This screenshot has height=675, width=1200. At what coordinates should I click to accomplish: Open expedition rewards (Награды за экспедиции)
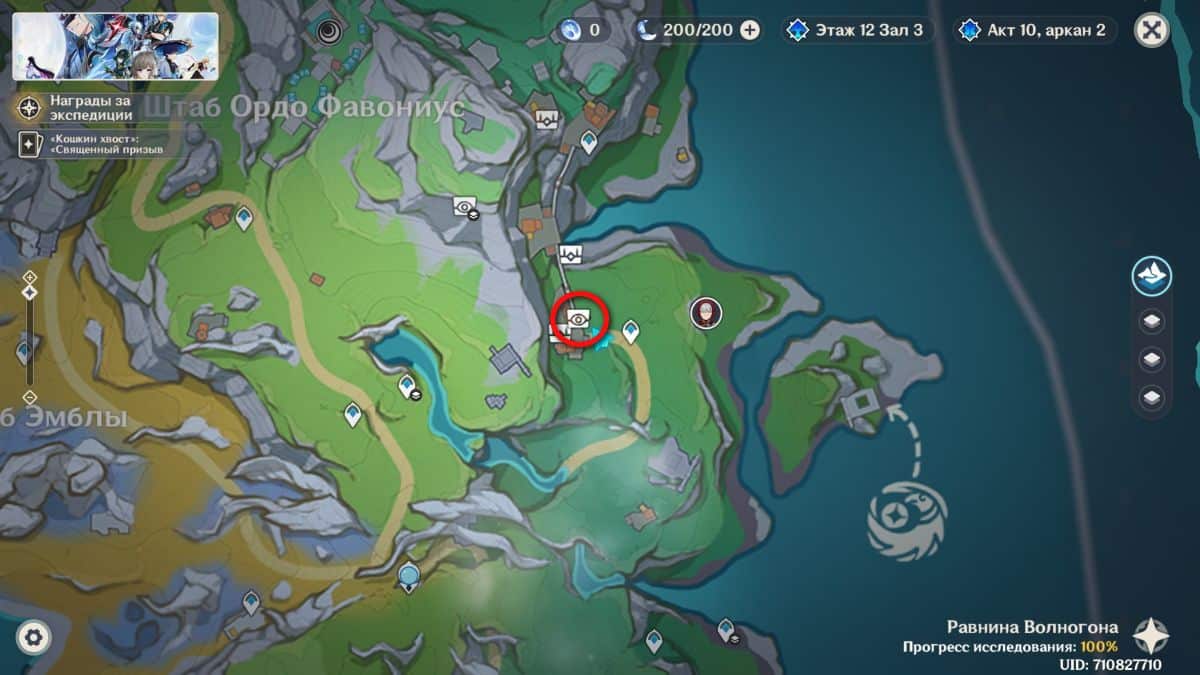point(88,108)
